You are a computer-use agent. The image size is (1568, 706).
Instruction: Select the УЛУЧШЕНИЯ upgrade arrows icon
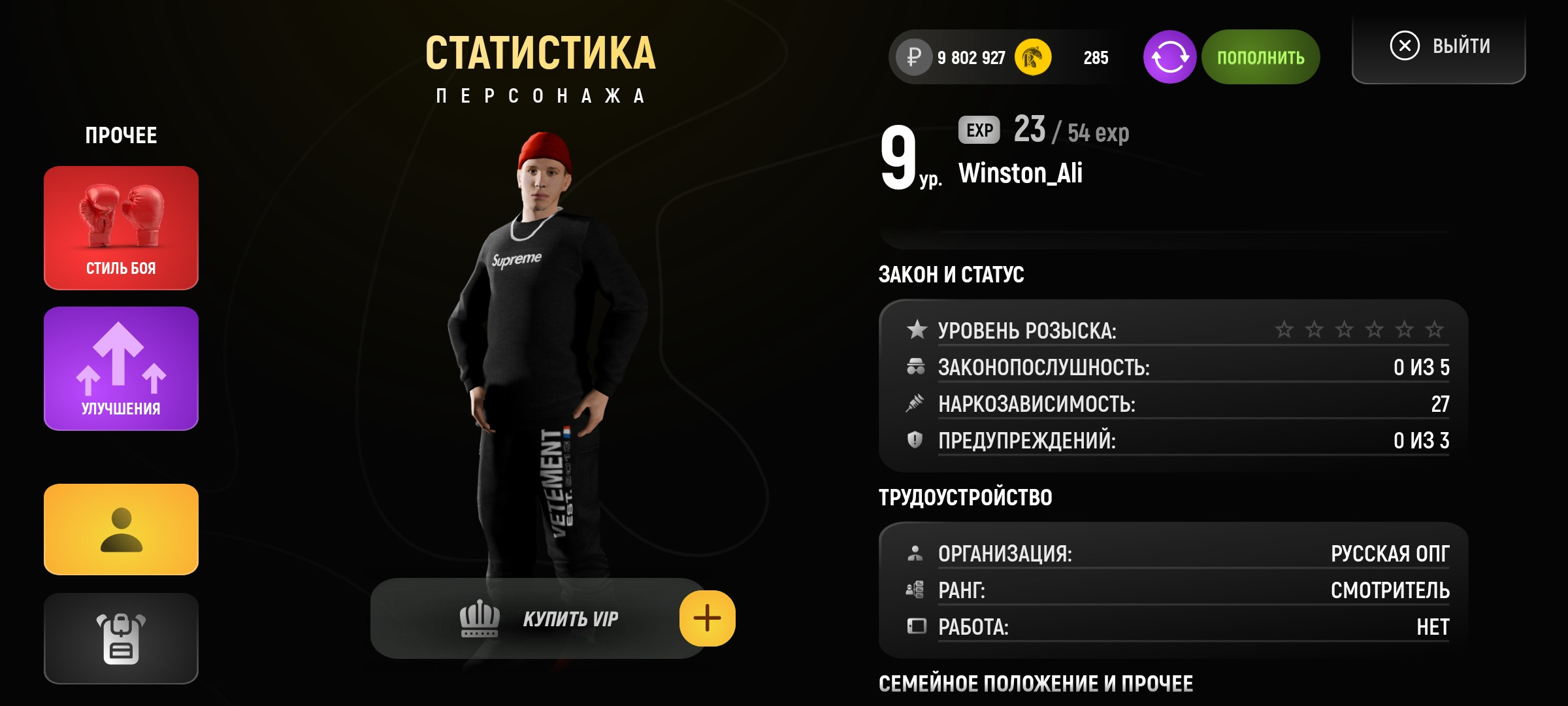(x=120, y=366)
